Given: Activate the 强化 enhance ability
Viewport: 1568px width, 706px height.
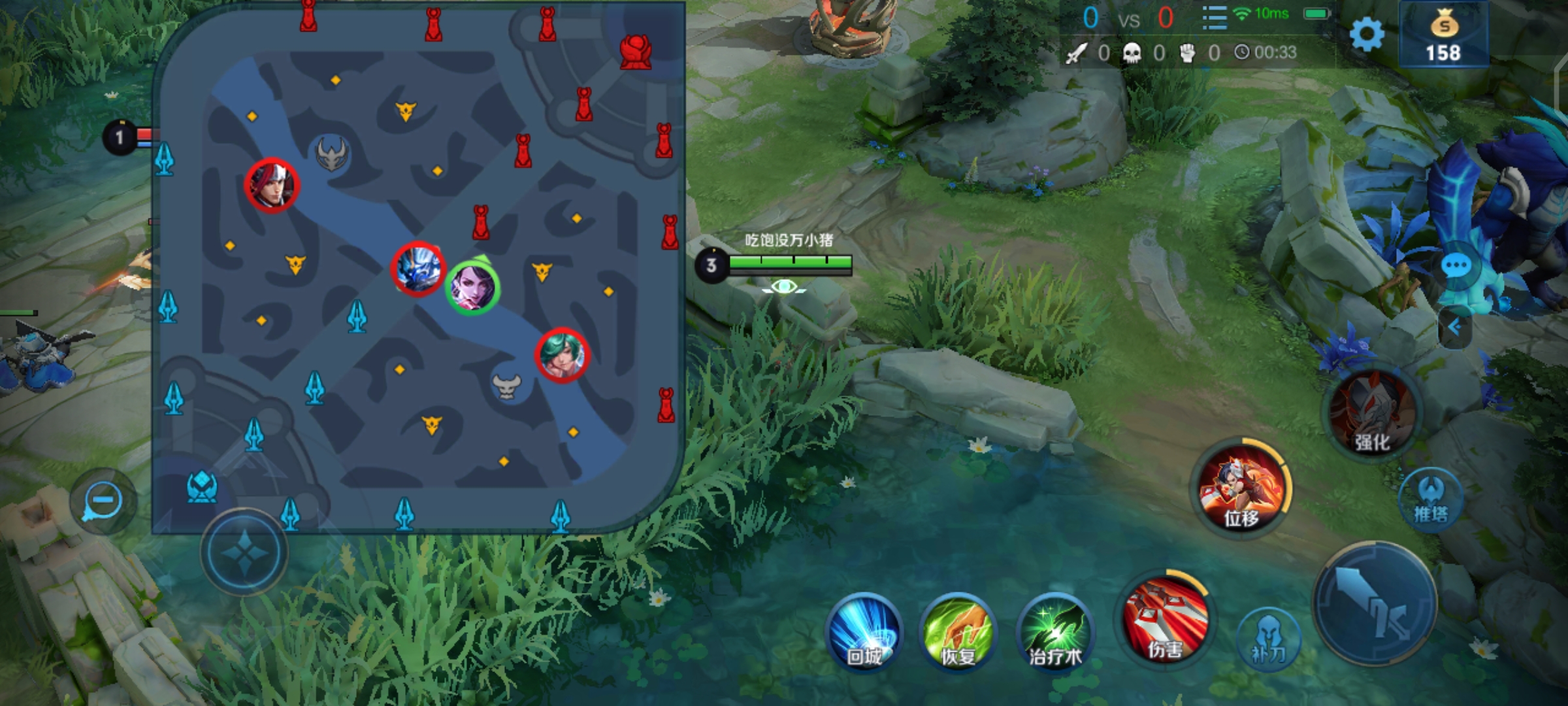Looking at the screenshot, I should [x=1372, y=414].
